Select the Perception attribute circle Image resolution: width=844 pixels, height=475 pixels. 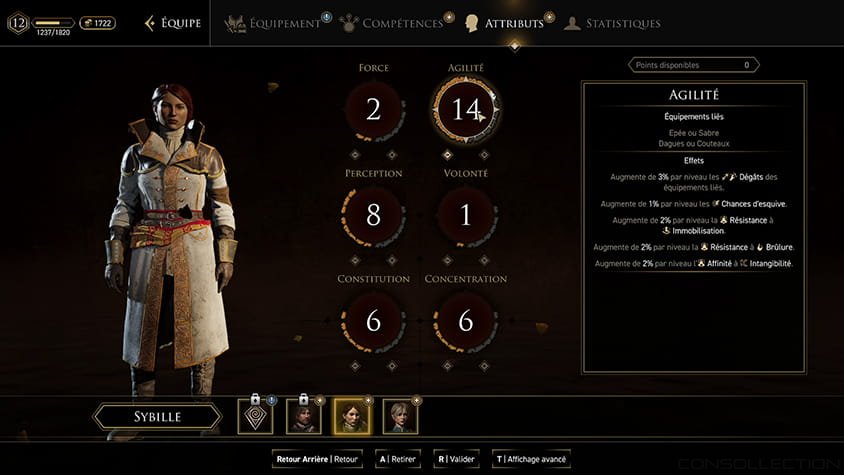[x=373, y=214]
